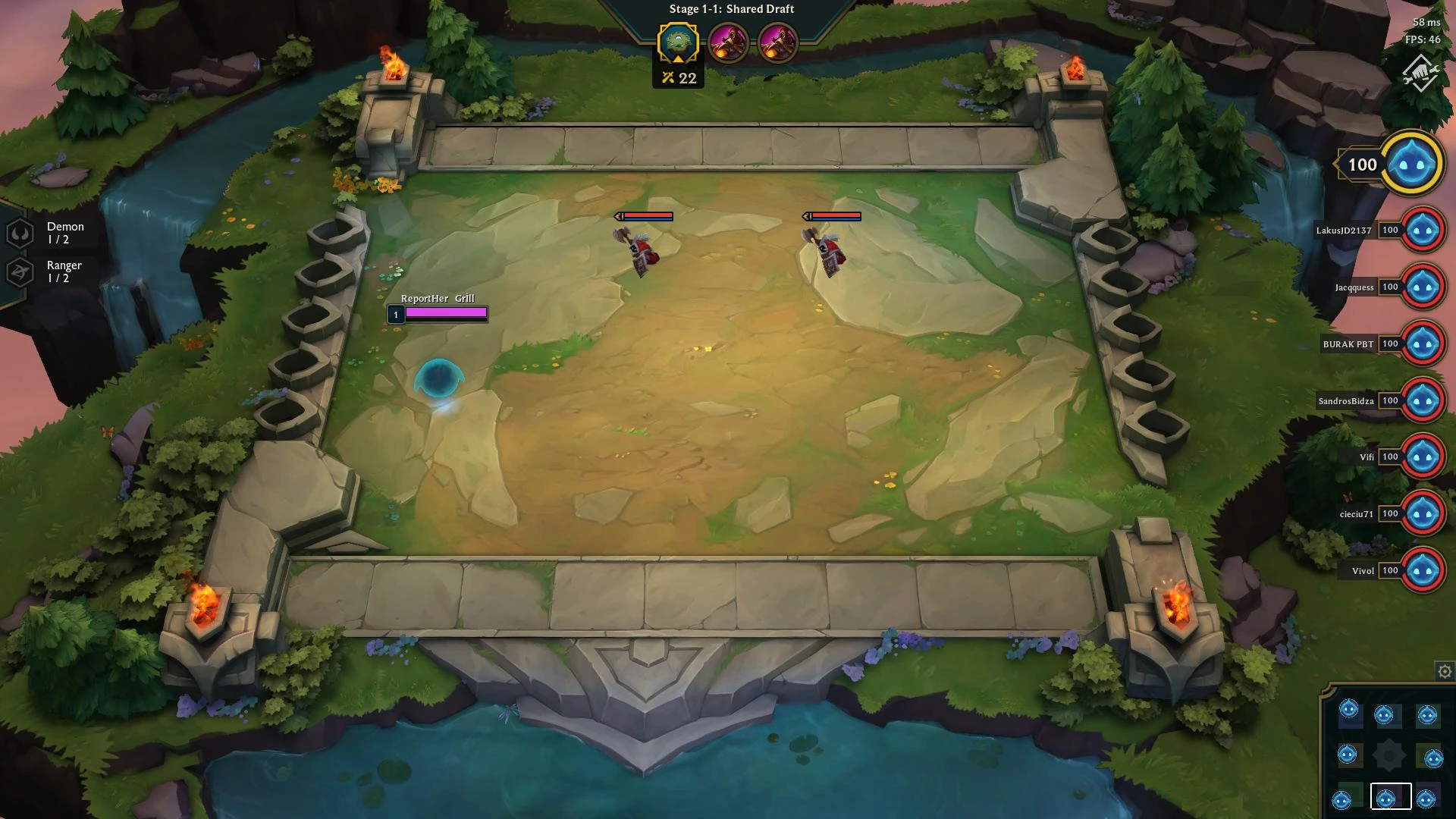Click ReportHer Grill's pink health bar
1456x819 pixels.
[445, 313]
